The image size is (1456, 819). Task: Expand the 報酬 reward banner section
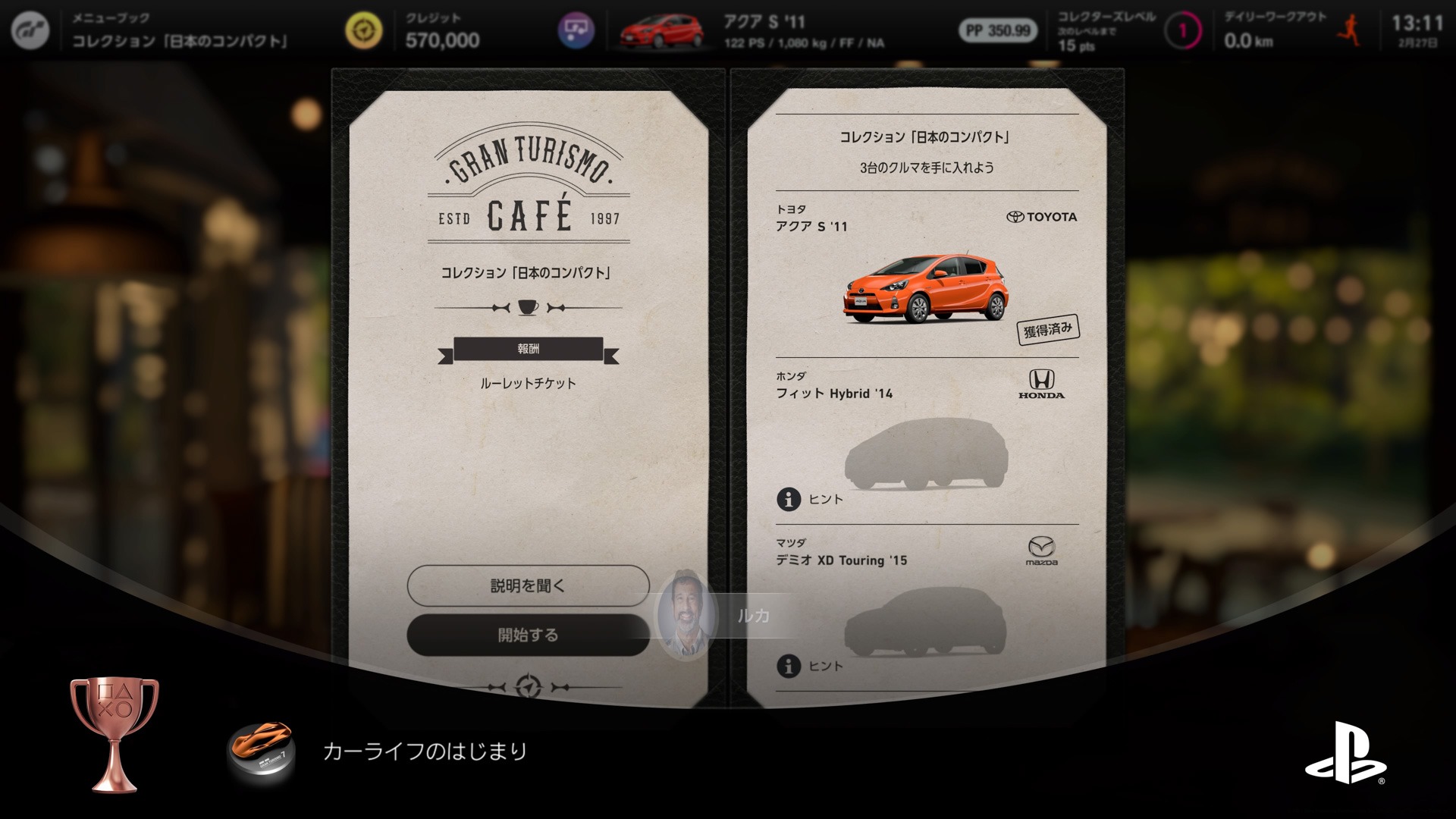tap(529, 349)
